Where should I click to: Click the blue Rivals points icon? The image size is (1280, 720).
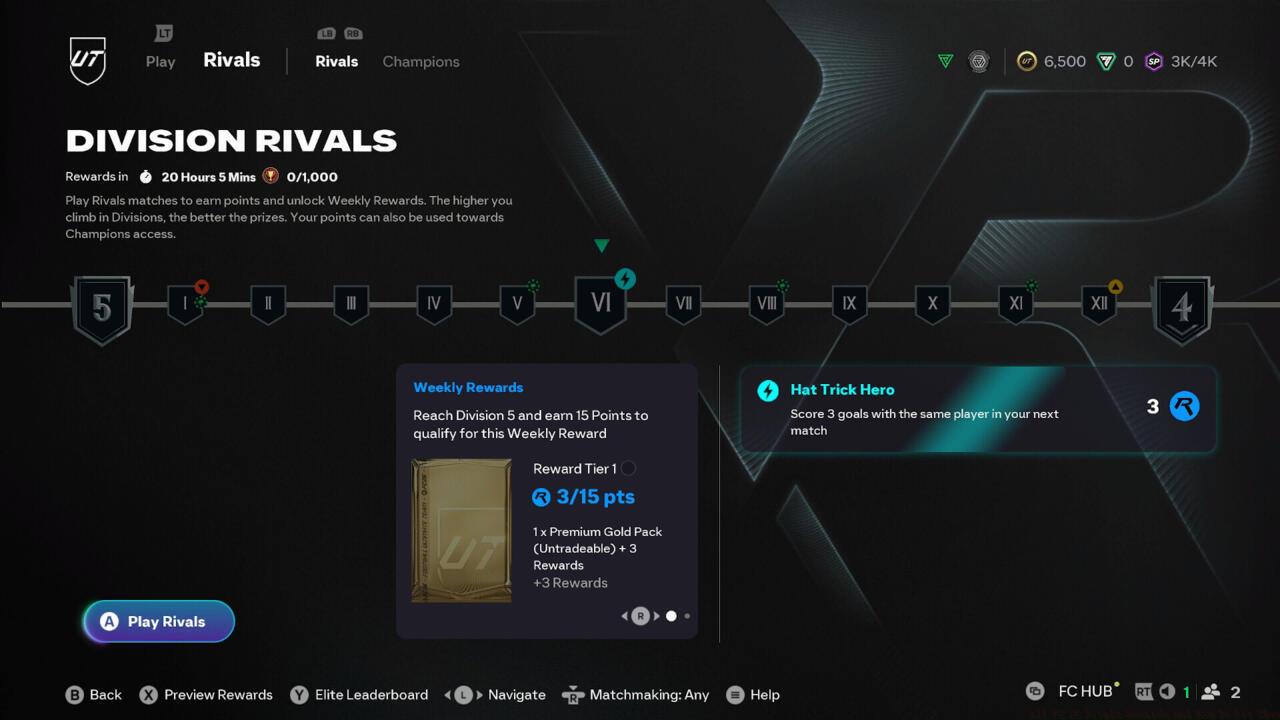(1184, 406)
